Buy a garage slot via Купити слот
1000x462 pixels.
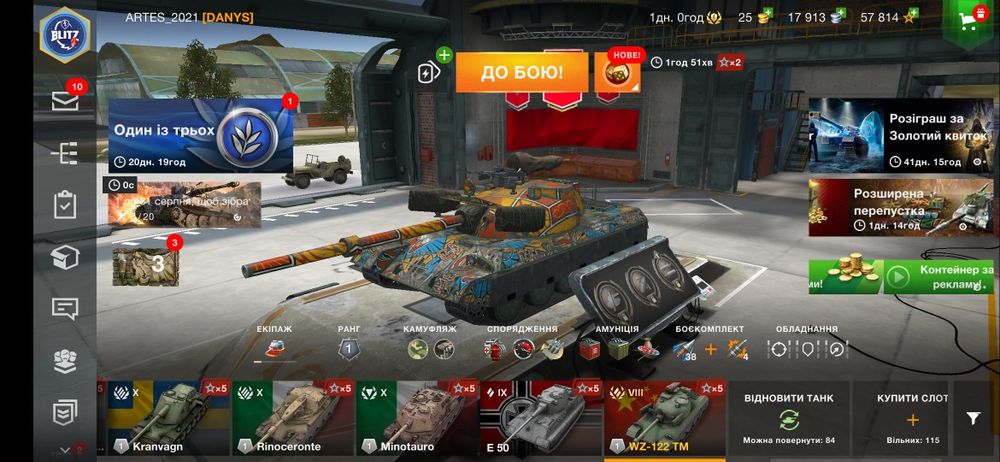pyautogui.click(x=911, y=418)
